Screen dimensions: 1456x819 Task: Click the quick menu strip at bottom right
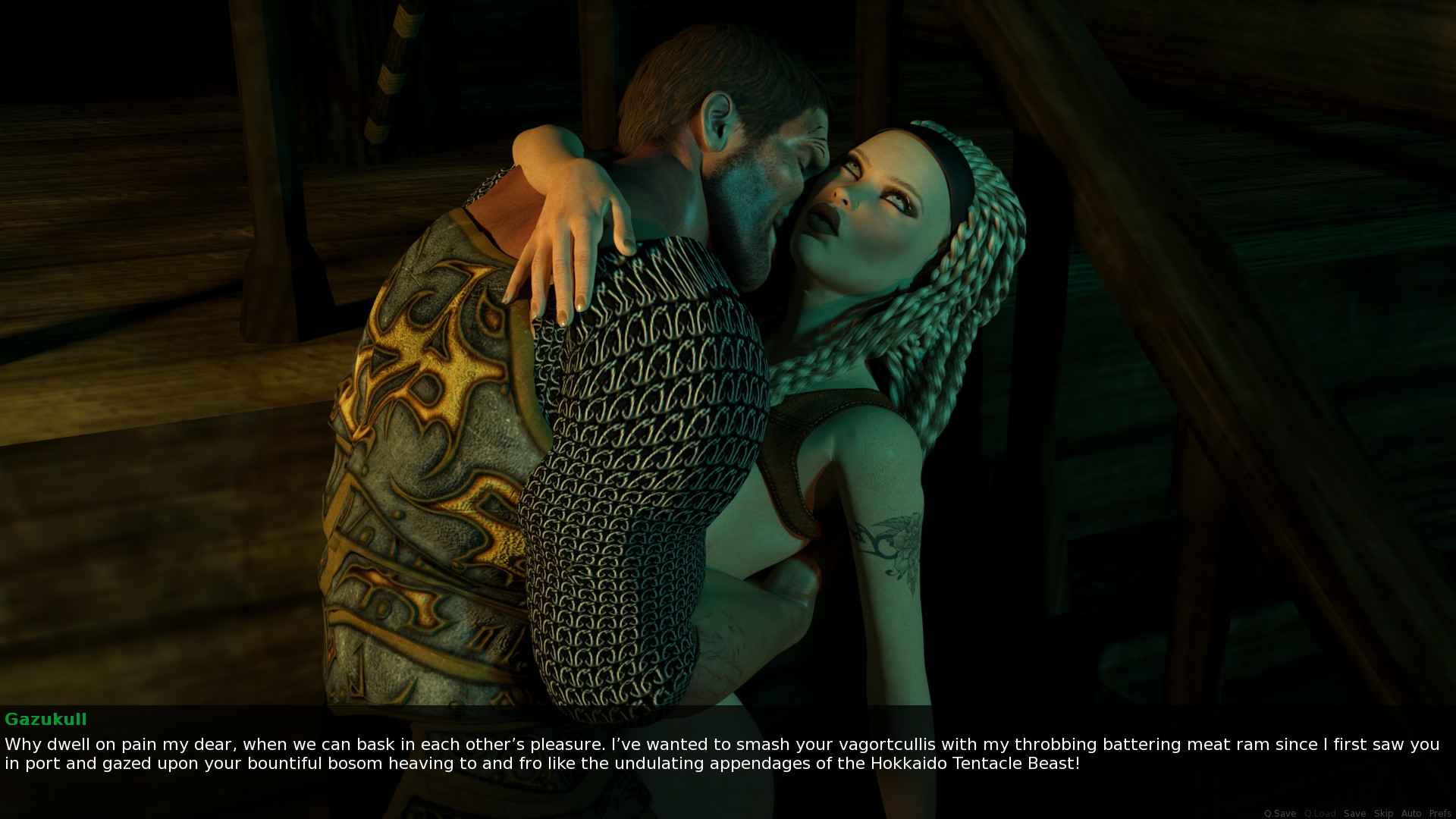click(1357, 814)
